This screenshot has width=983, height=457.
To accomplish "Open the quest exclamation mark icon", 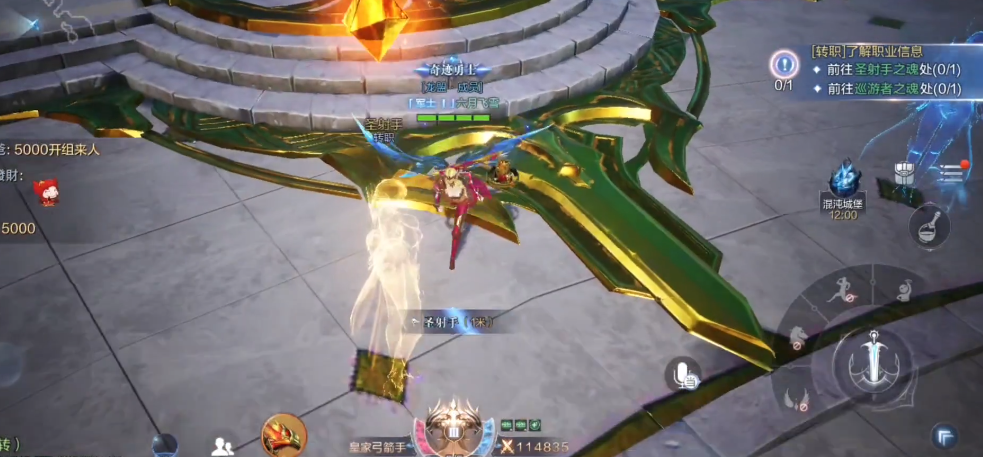I will click(x=783, y=66).
